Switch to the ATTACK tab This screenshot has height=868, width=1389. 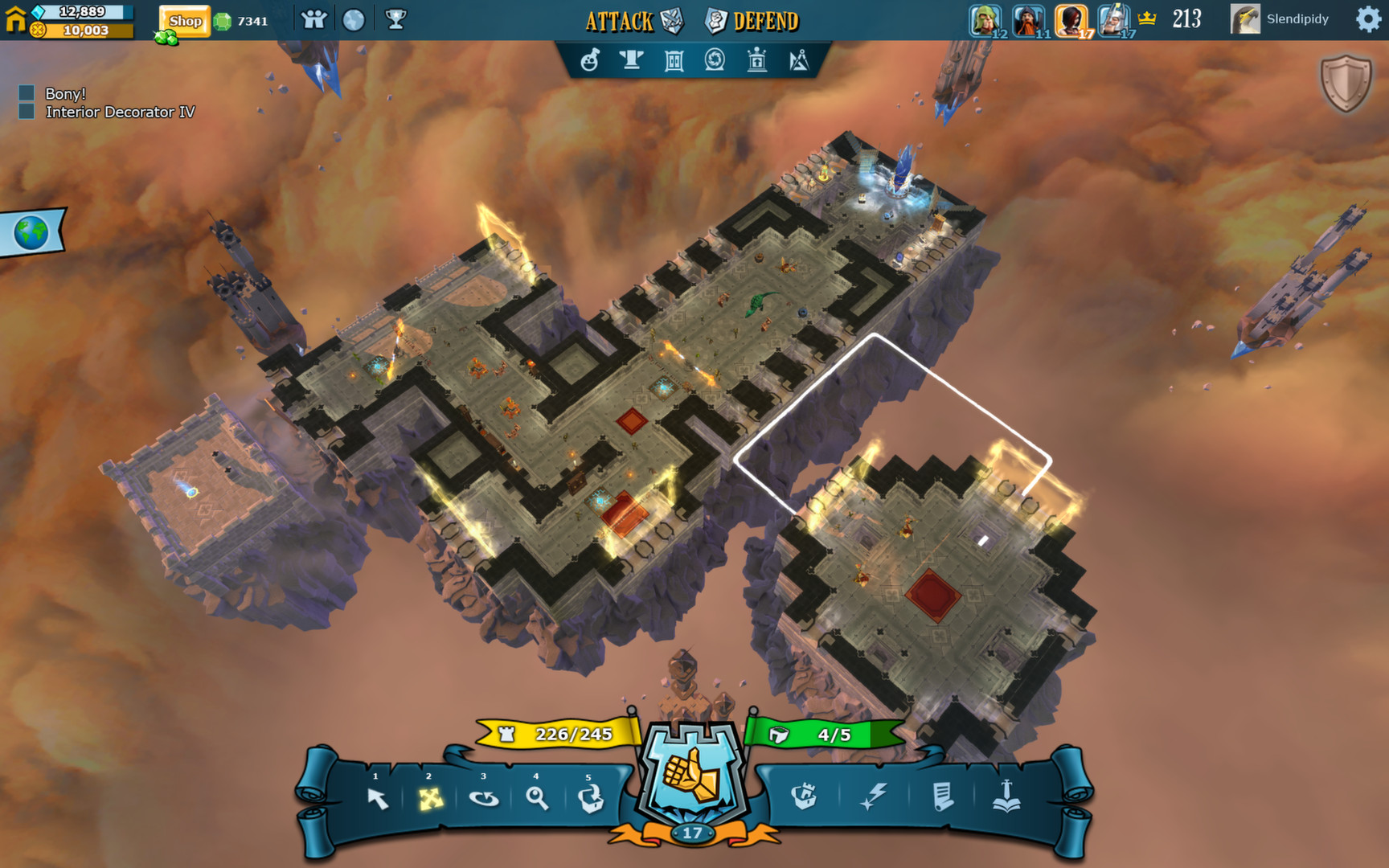619,21
